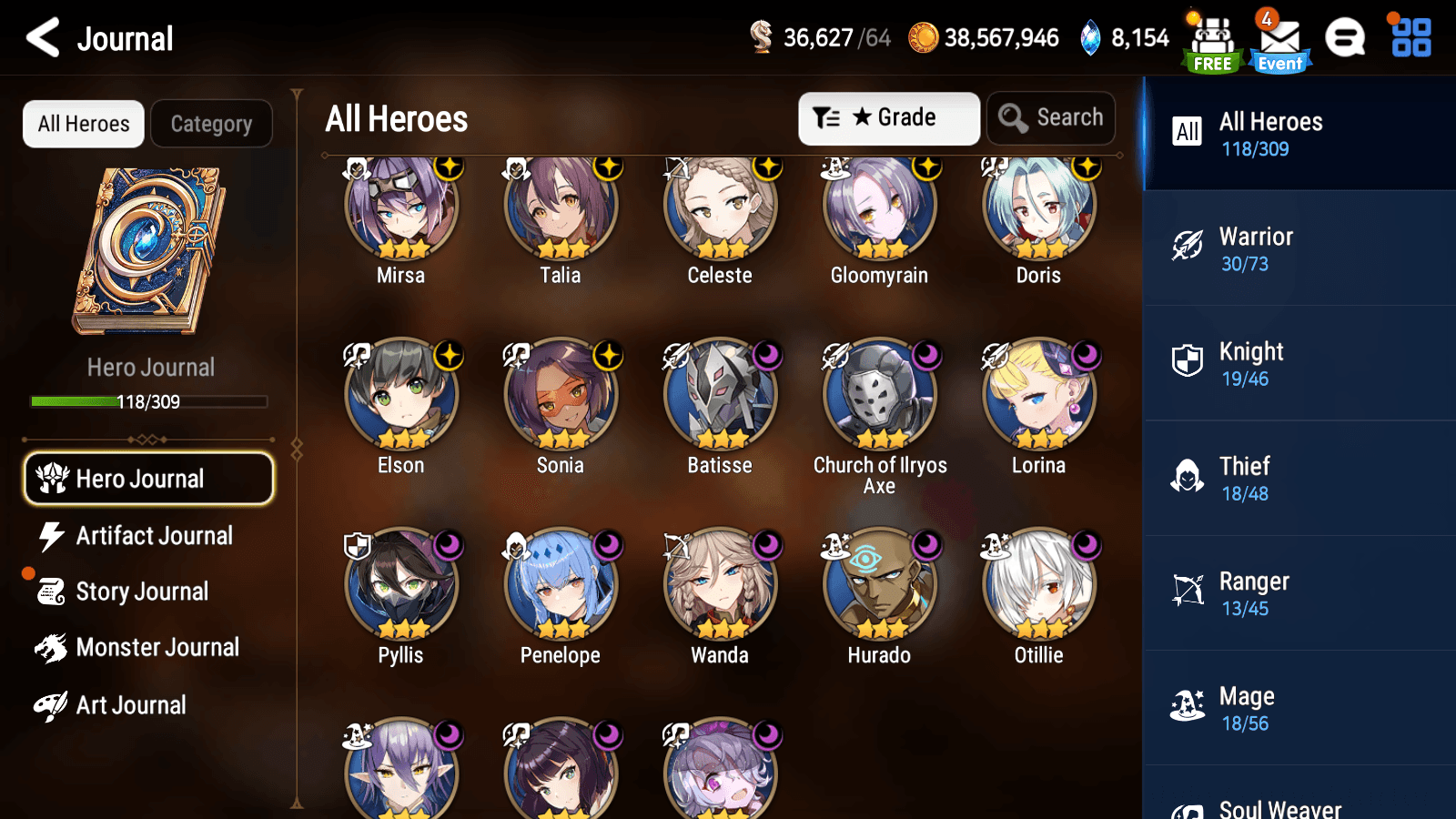Image resolution: width=1456 pixels, height=819 pixels.
Task: Click the Hero Journal progress bar
Action: (148, 401)
